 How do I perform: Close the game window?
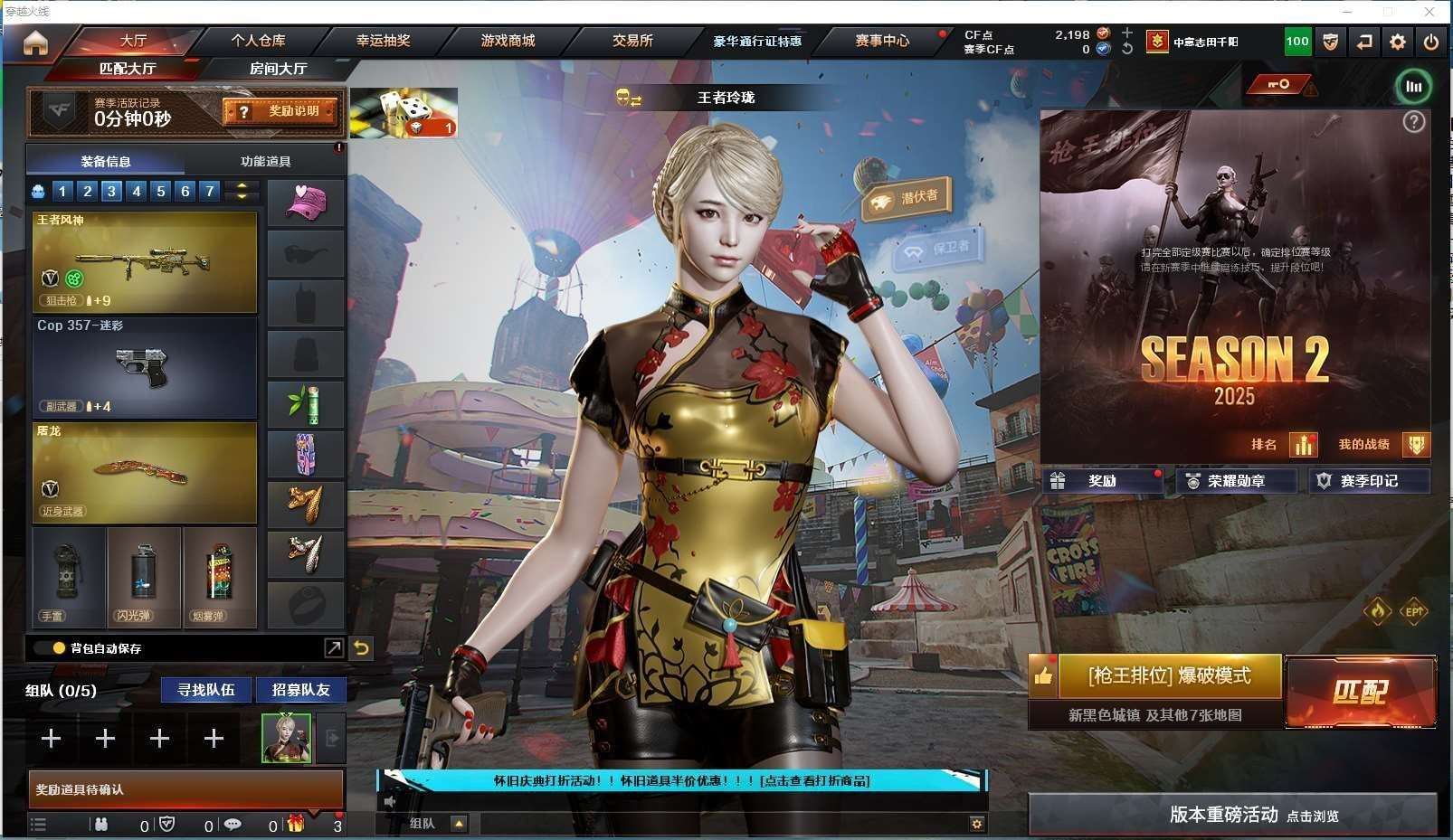click(x=1429, y=12)
